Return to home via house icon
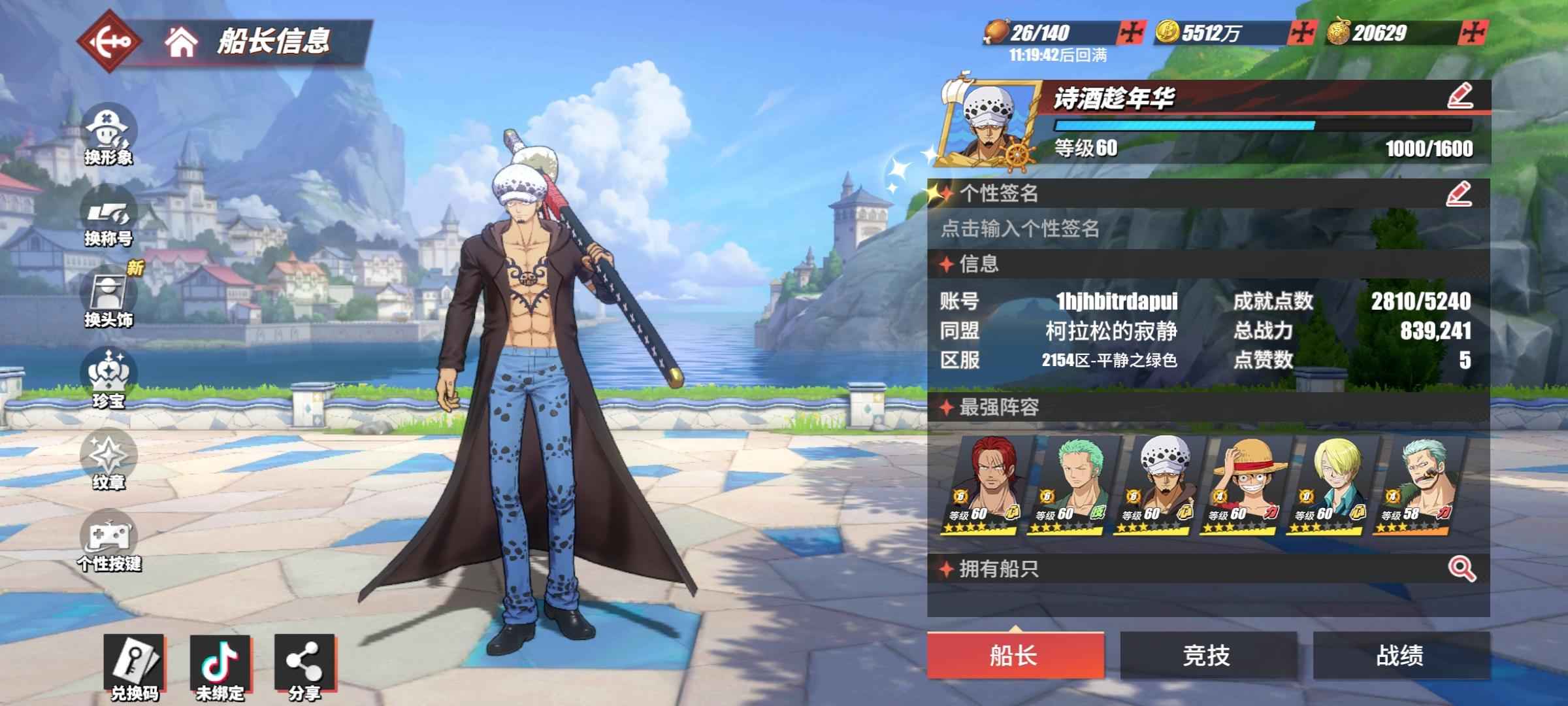 click(181, 42)
